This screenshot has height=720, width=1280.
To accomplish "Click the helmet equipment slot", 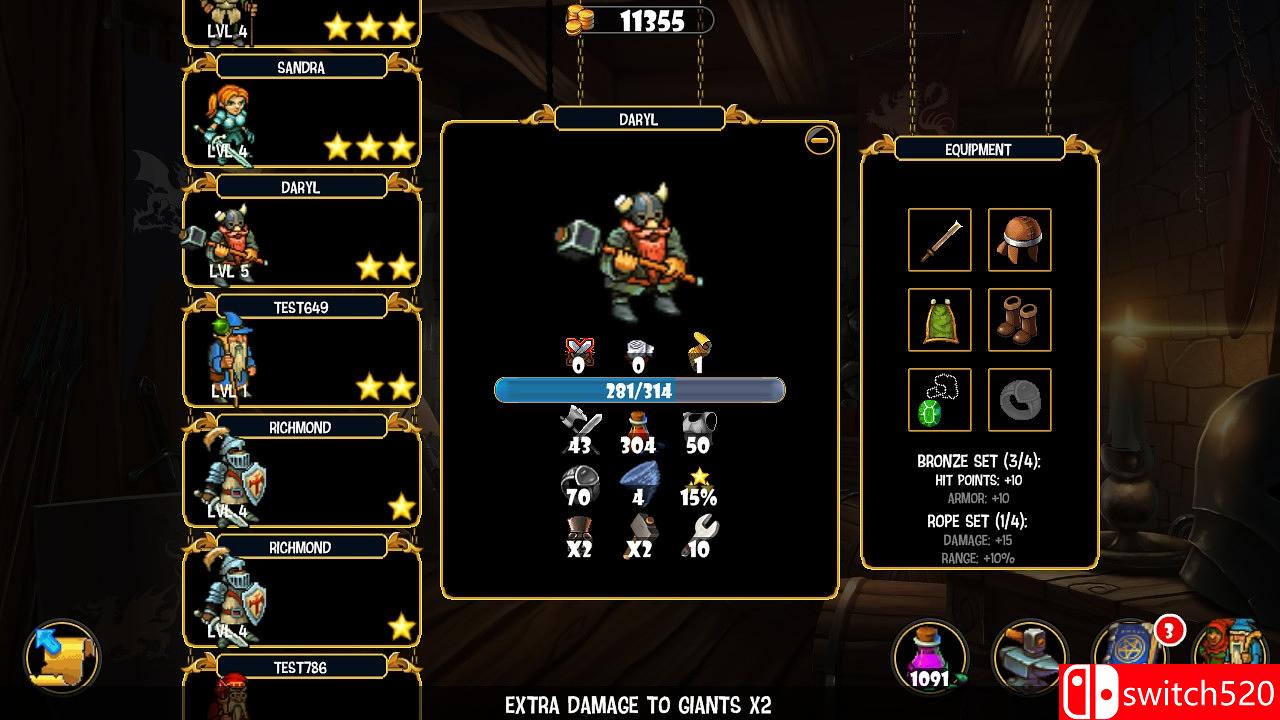I will (1020, 241).
